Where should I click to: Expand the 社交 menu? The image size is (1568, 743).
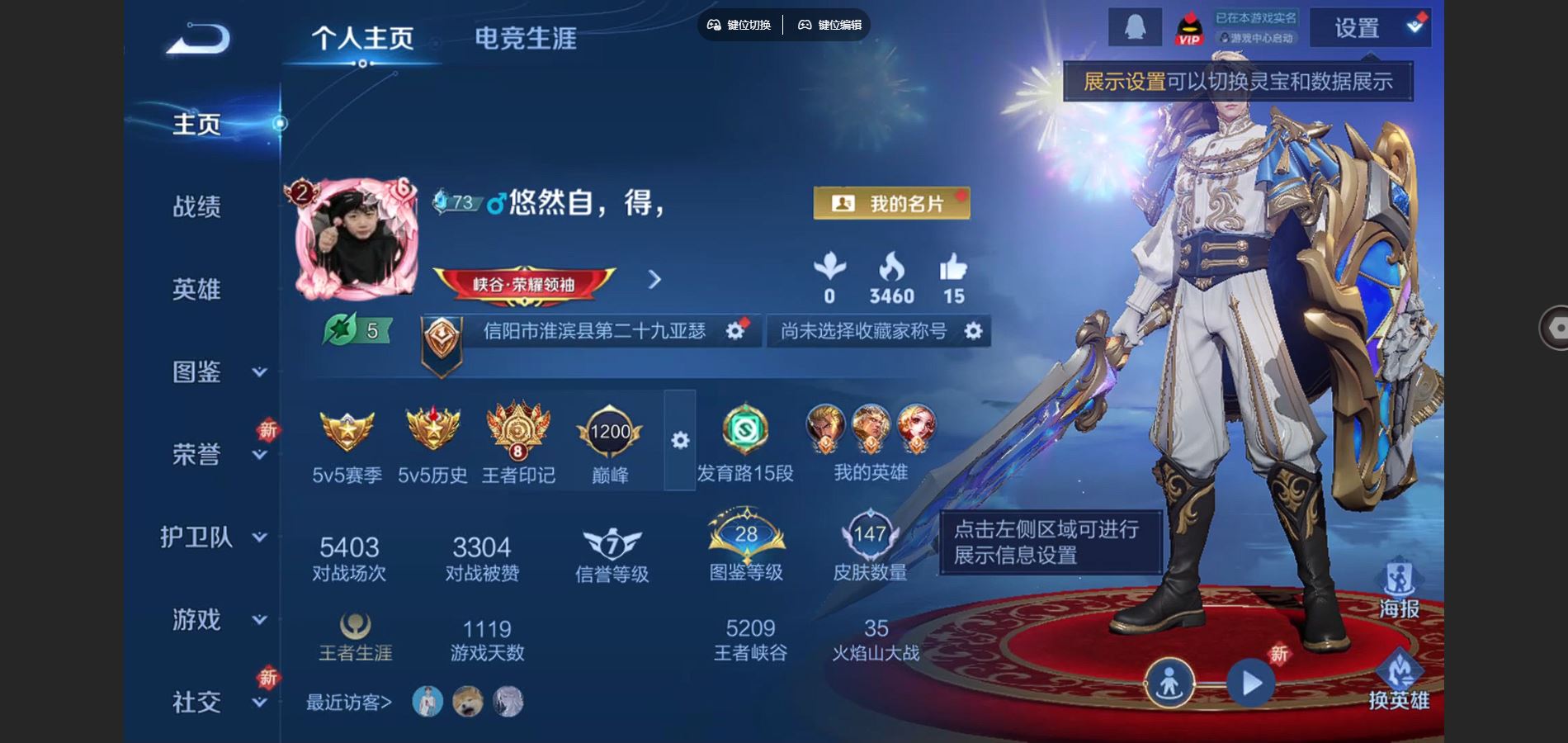[x=216, y=702]
